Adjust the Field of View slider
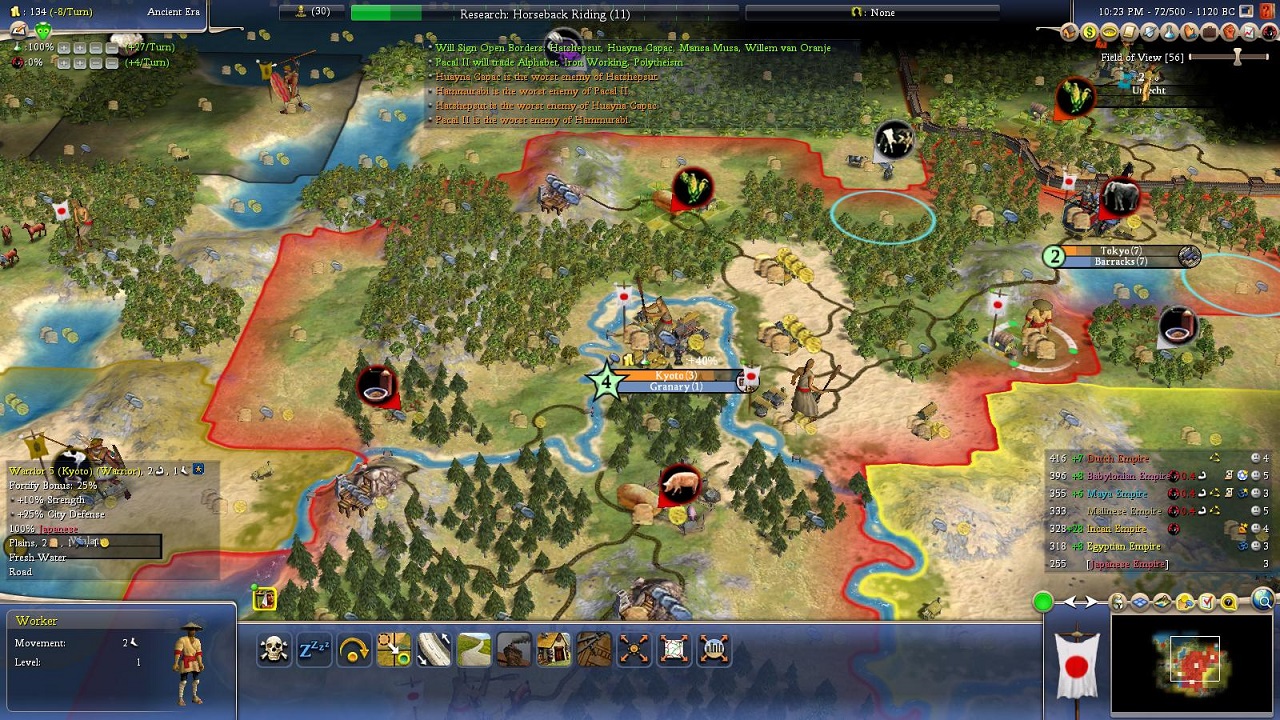 coord(1237,57)
